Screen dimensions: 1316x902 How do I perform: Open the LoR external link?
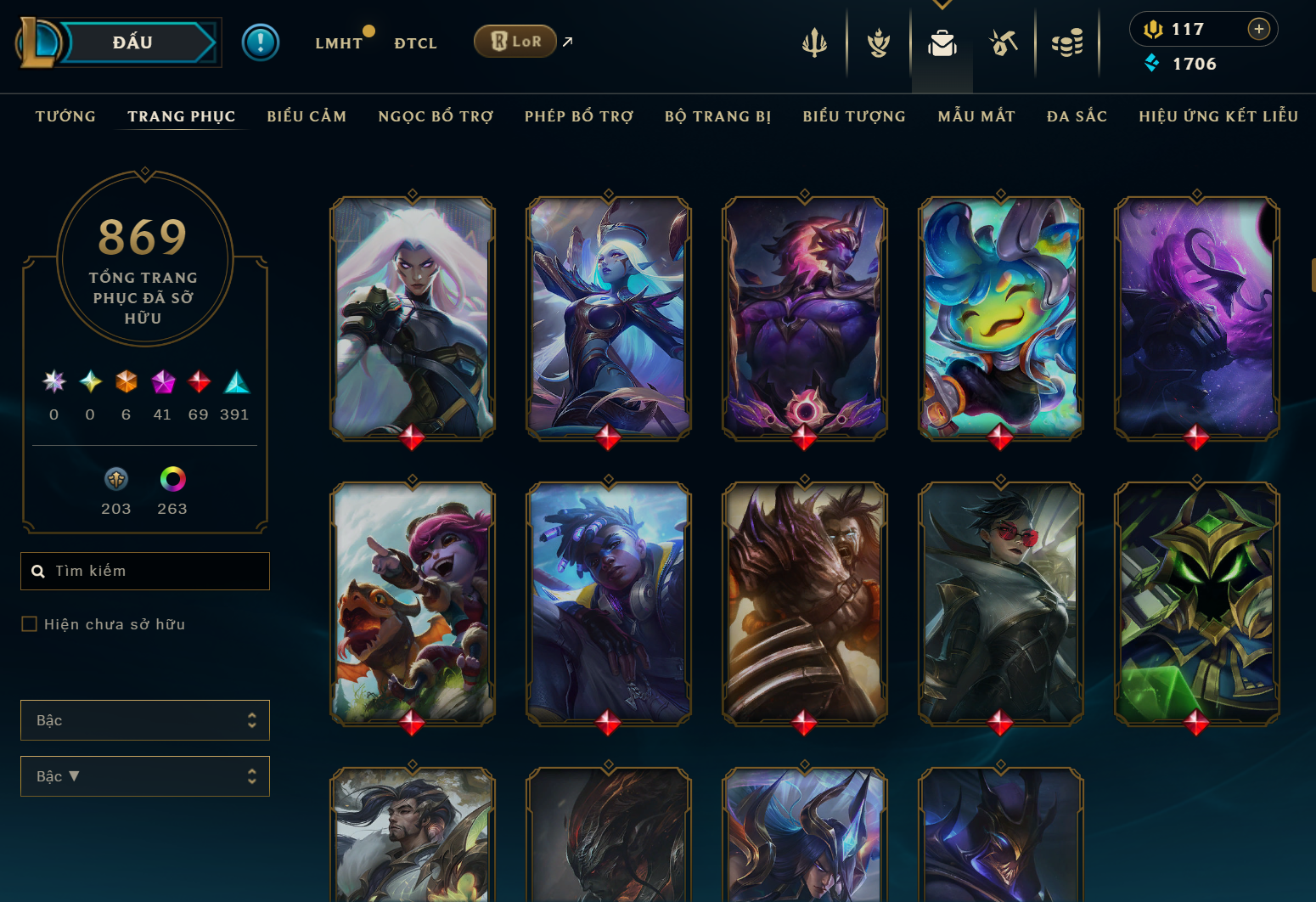(x=515, y=41)
